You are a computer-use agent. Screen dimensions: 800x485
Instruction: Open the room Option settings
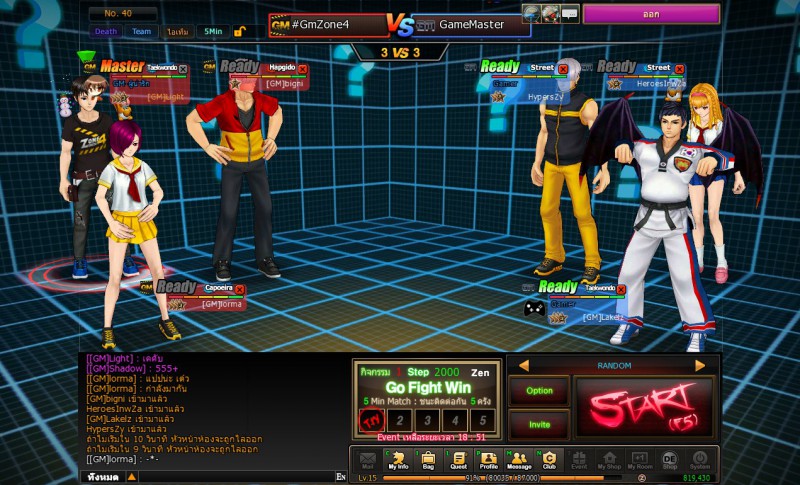point(539,391)
